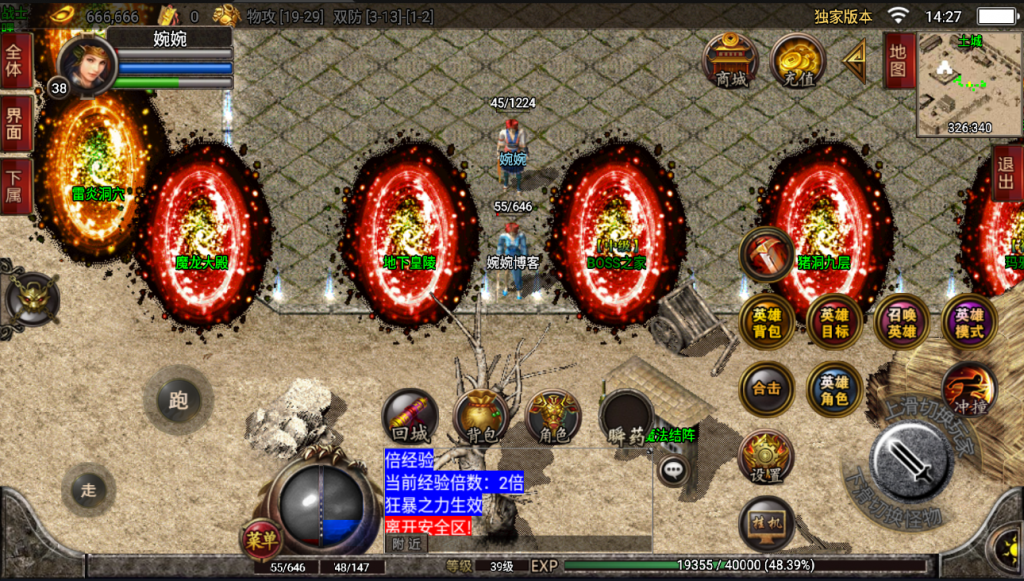The height and width of the screenshot is (581, 1024).
Task: Activate the 冲撞 charge skill
Action: pyautogui.click(x=968, y=389)
